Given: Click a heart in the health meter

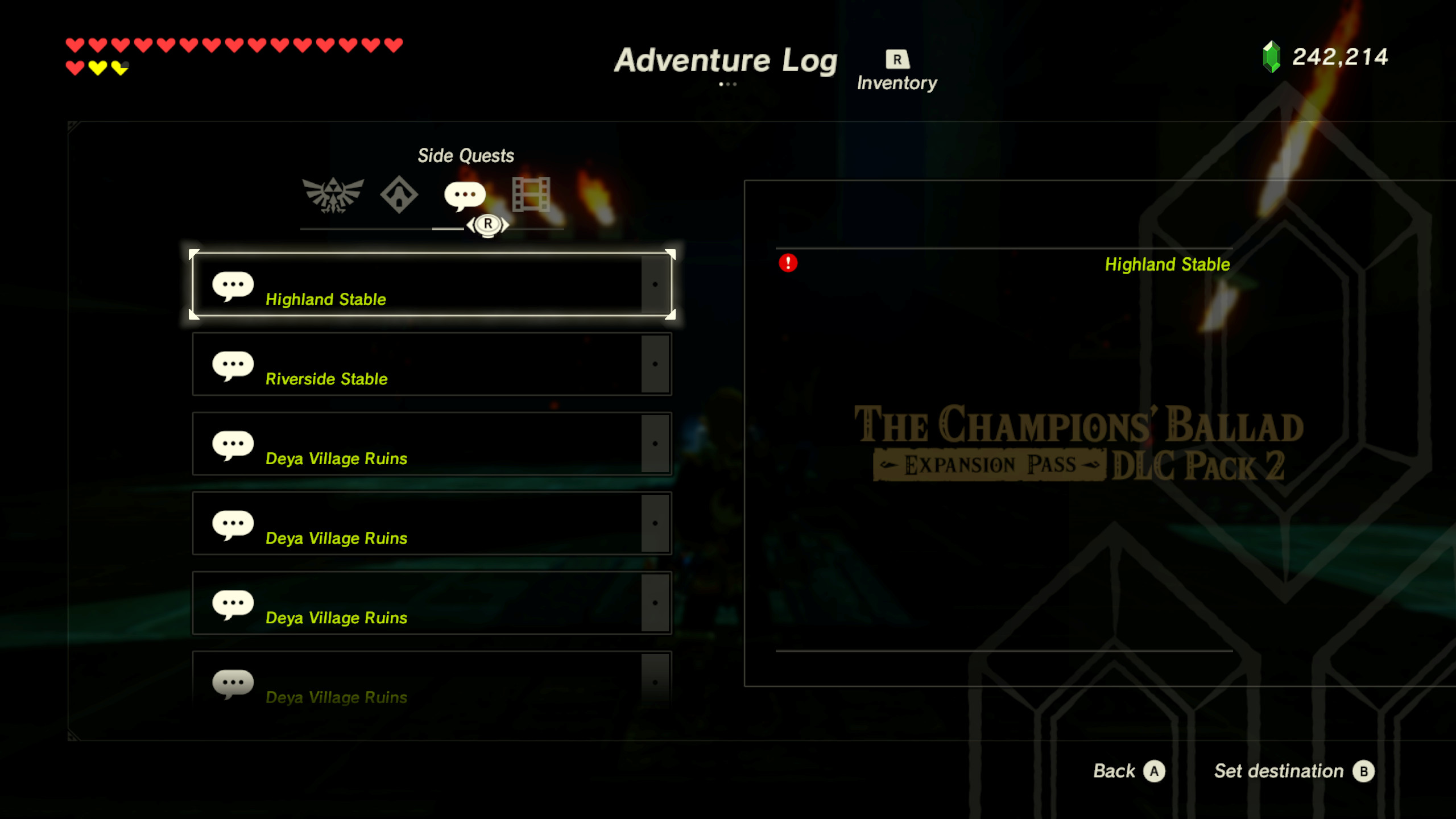Looking at the screenshot, I should tap(76, 44).
